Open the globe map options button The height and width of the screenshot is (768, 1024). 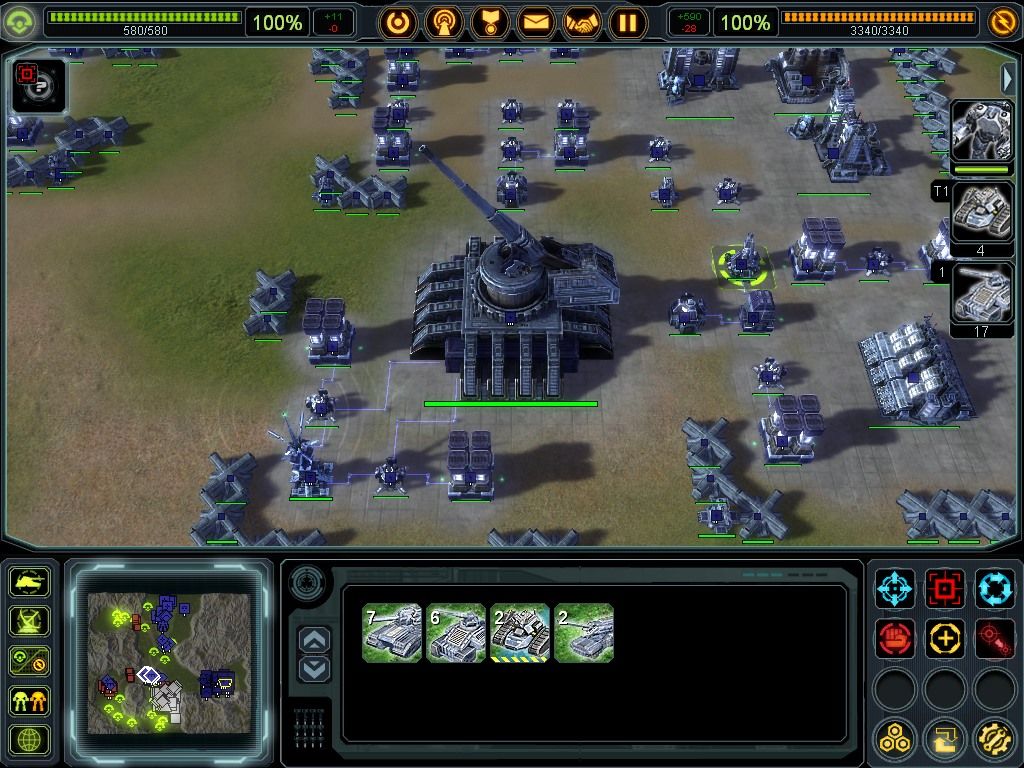pos(29,741)
